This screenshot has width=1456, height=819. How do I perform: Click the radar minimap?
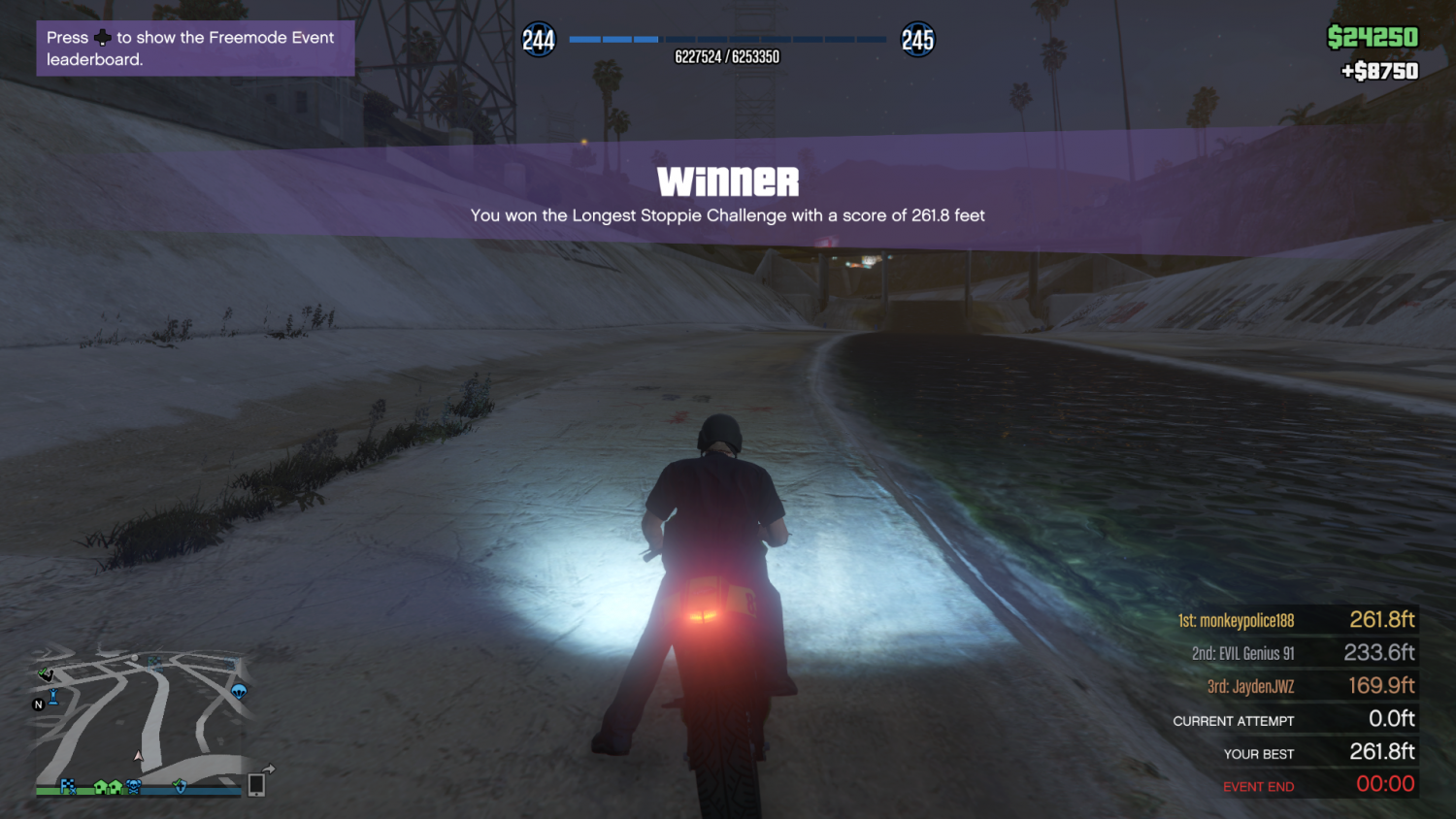[x=146, y=718]
